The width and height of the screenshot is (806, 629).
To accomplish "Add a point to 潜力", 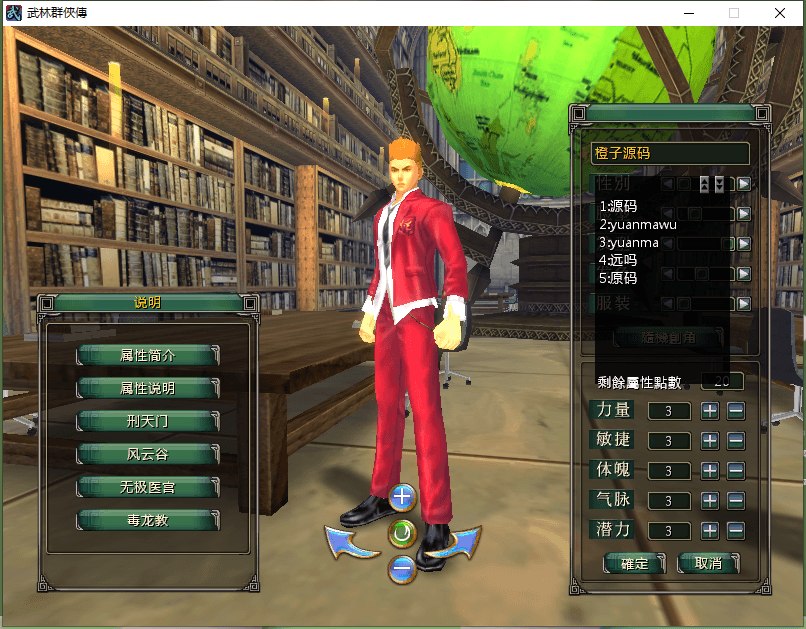I will pyautogui.click(x=710, y=531).
